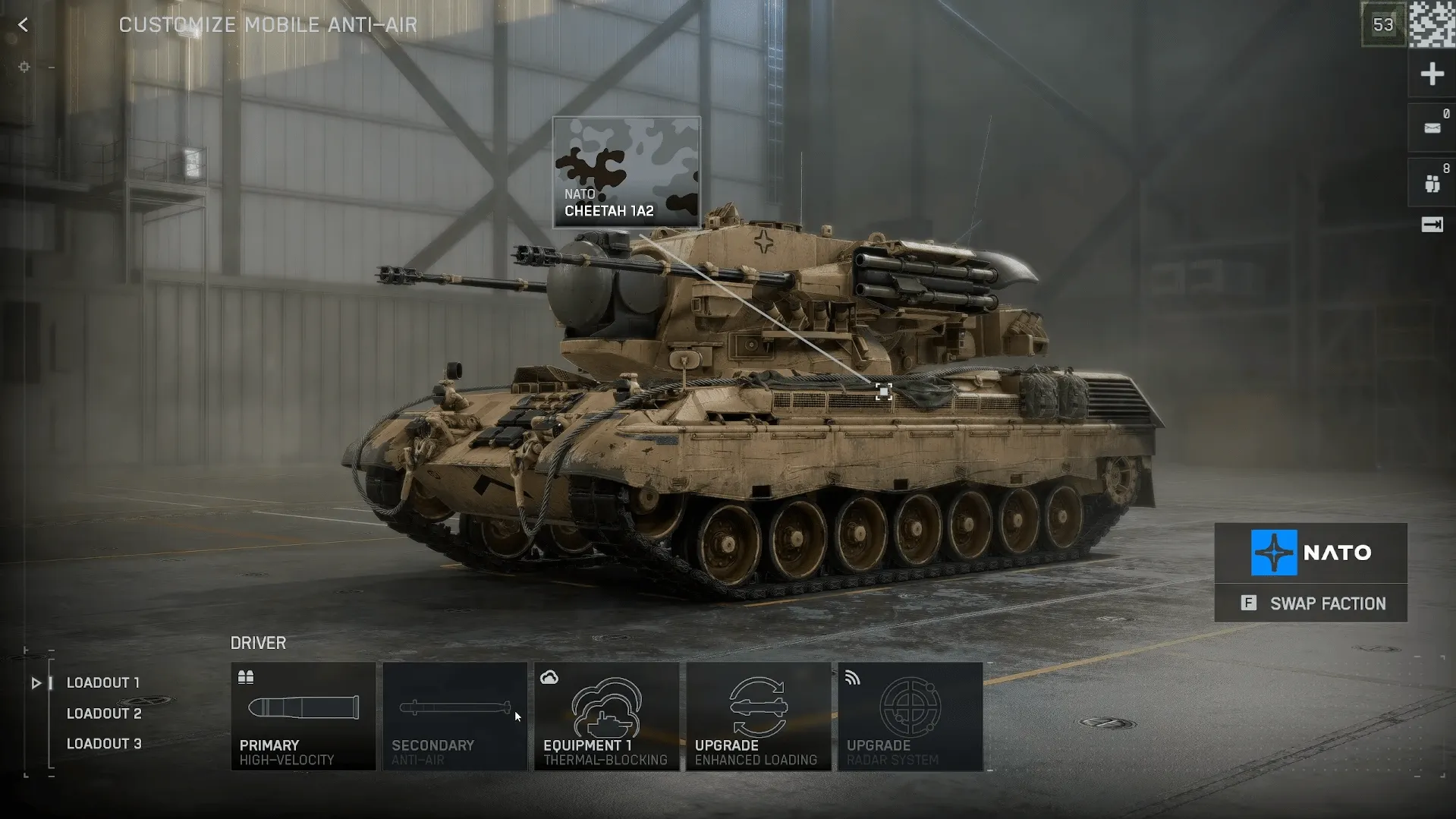Click the exit arrow icon on right edge
The width and height of the screenshot is (1456, 819).
tap(1432, 225)
